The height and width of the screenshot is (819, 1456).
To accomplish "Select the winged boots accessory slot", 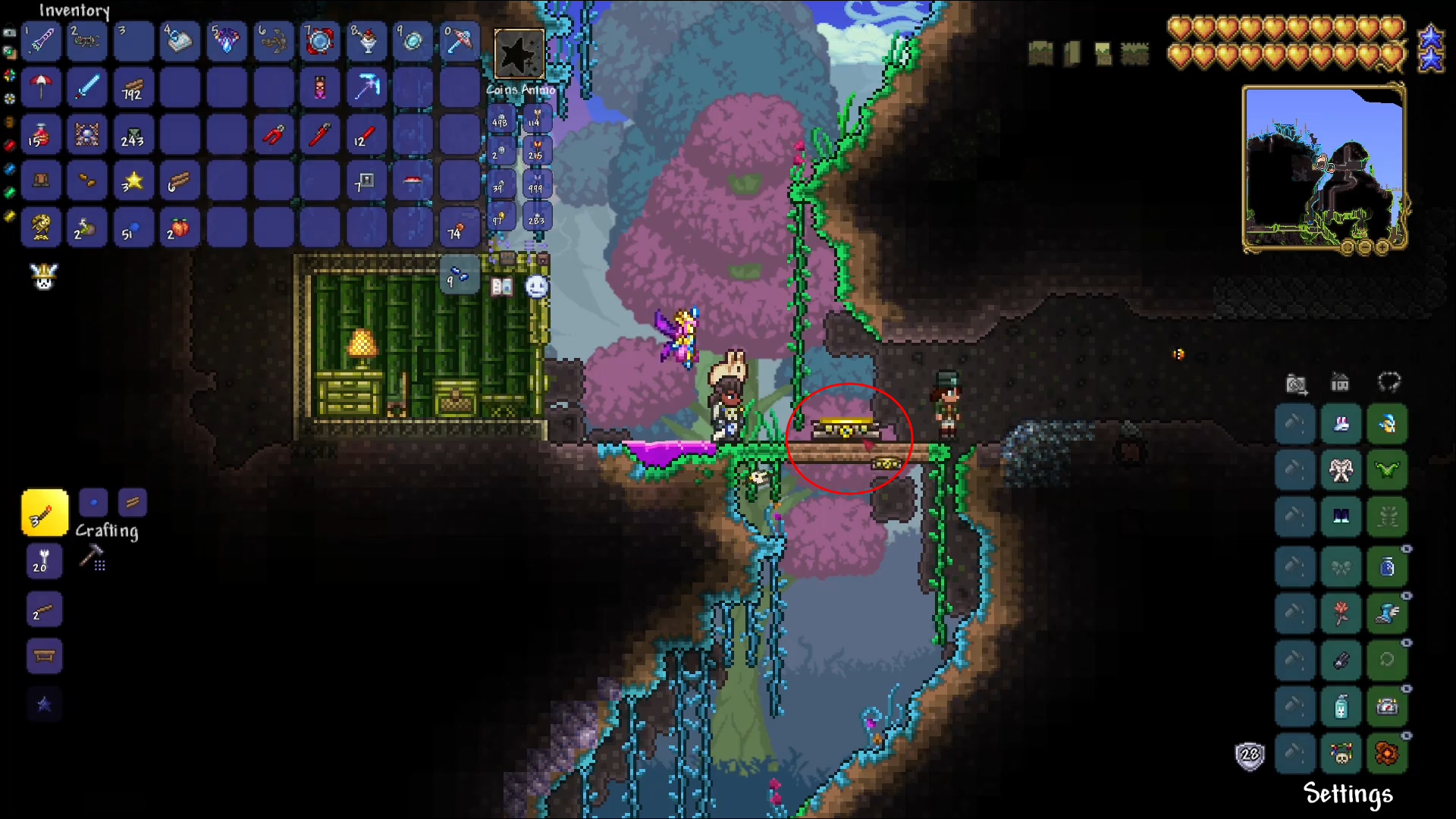I will coord(1387,613).
